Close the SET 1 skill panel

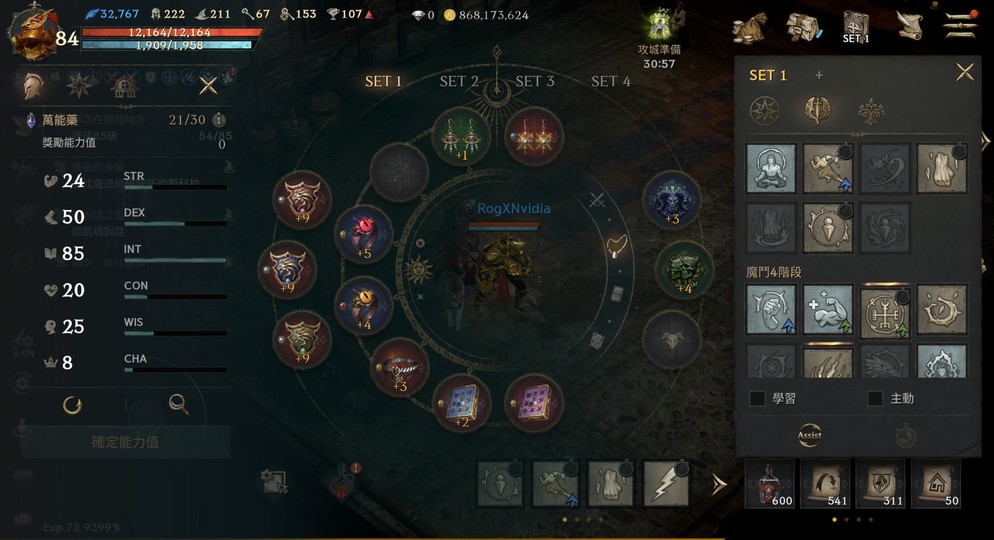[964, 72]
